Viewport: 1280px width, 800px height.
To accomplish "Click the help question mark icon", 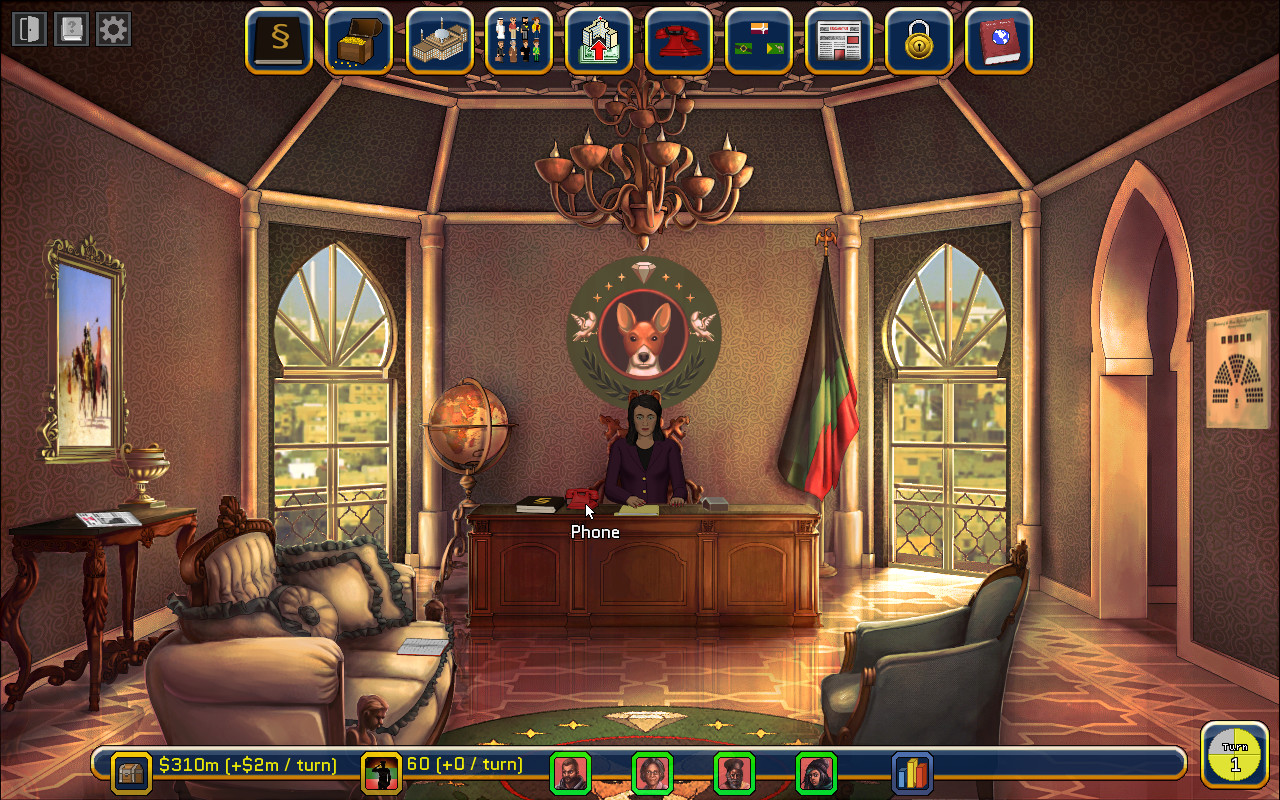I will pyautogui.click(x=70, y=28).
